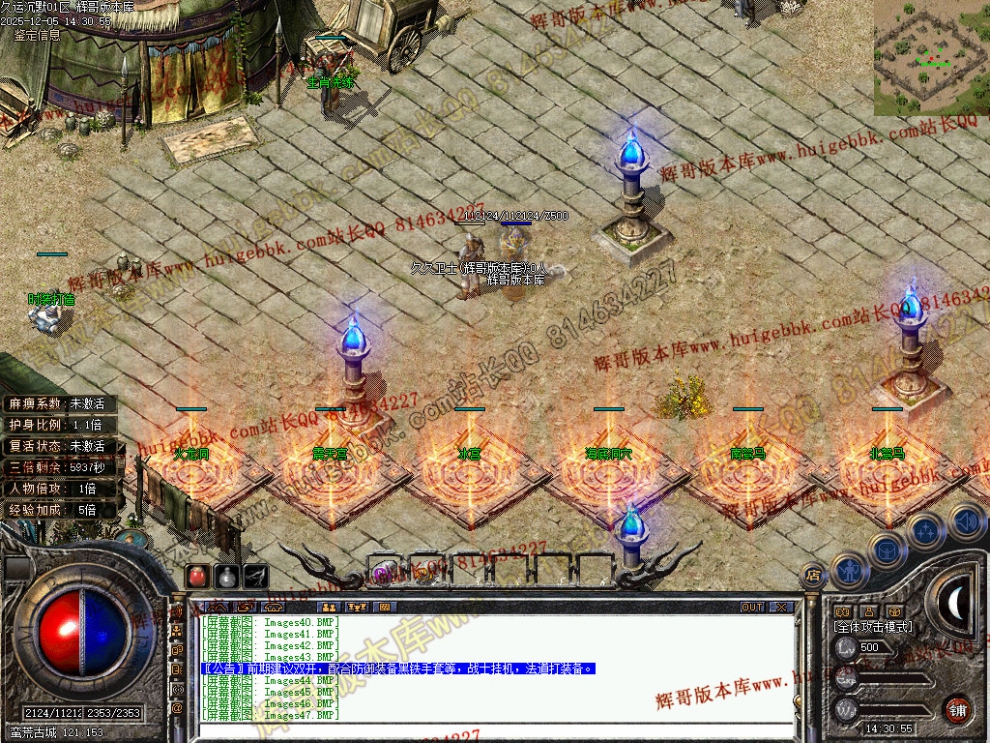990x743 pixels.
Task: Select the dark feather item quick slot
Action: (256, 577)
